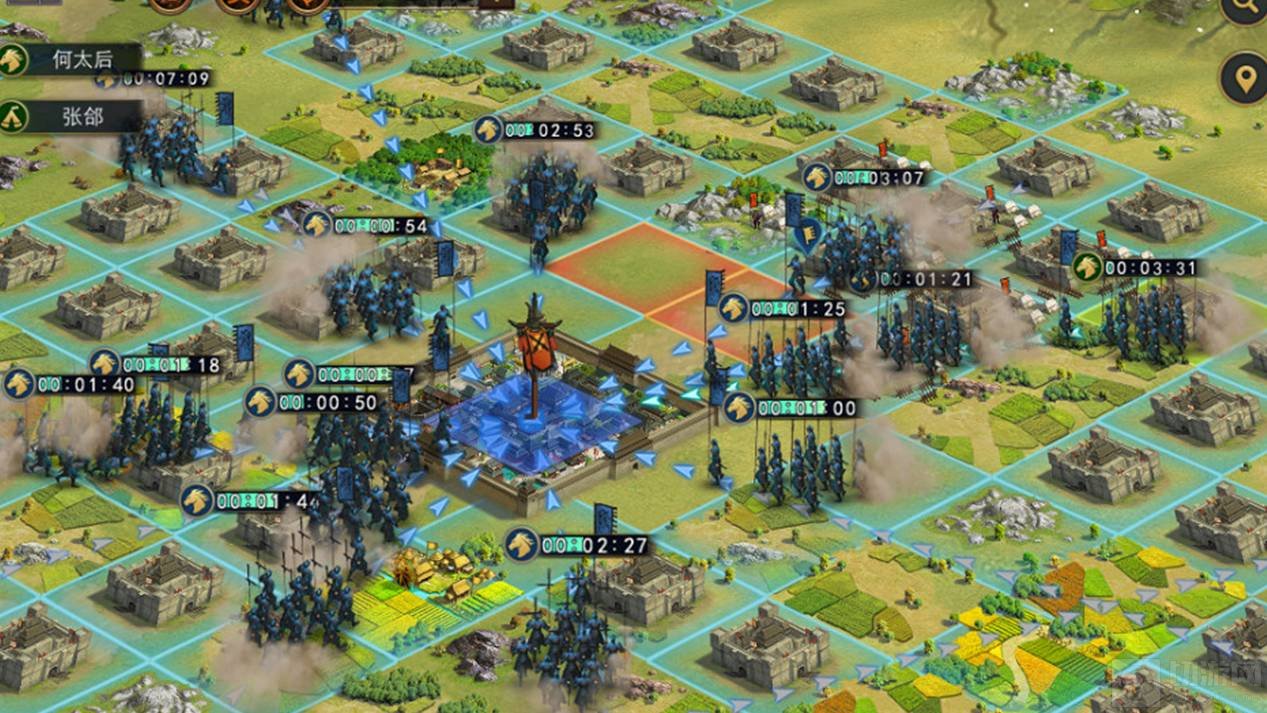Open the map location pin button
The height and width of the screenshot is (713, 1267).
click(x=1245, y=79)
